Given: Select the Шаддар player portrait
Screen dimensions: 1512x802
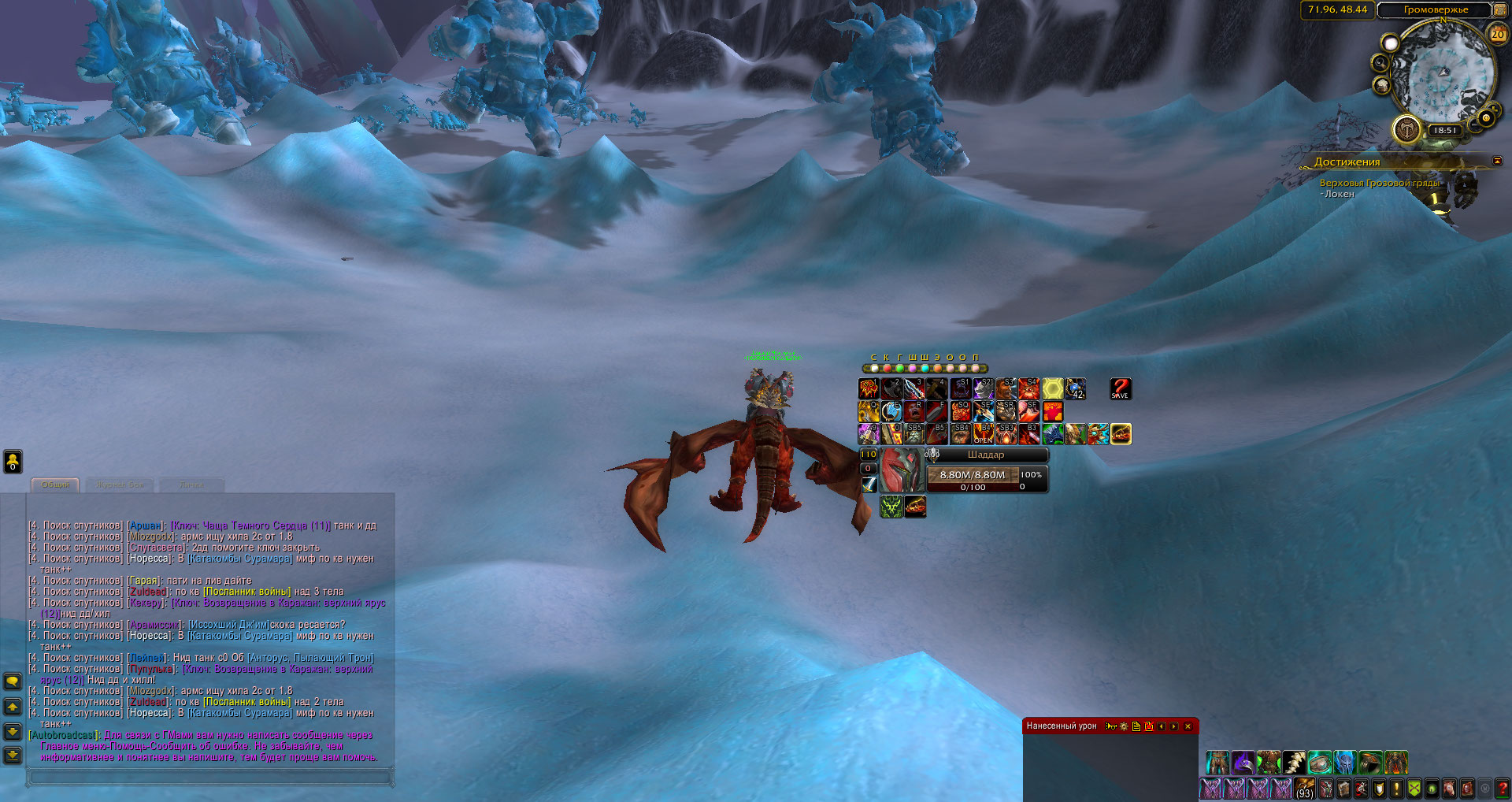Looking at the screenshot, I should (901, 470).
